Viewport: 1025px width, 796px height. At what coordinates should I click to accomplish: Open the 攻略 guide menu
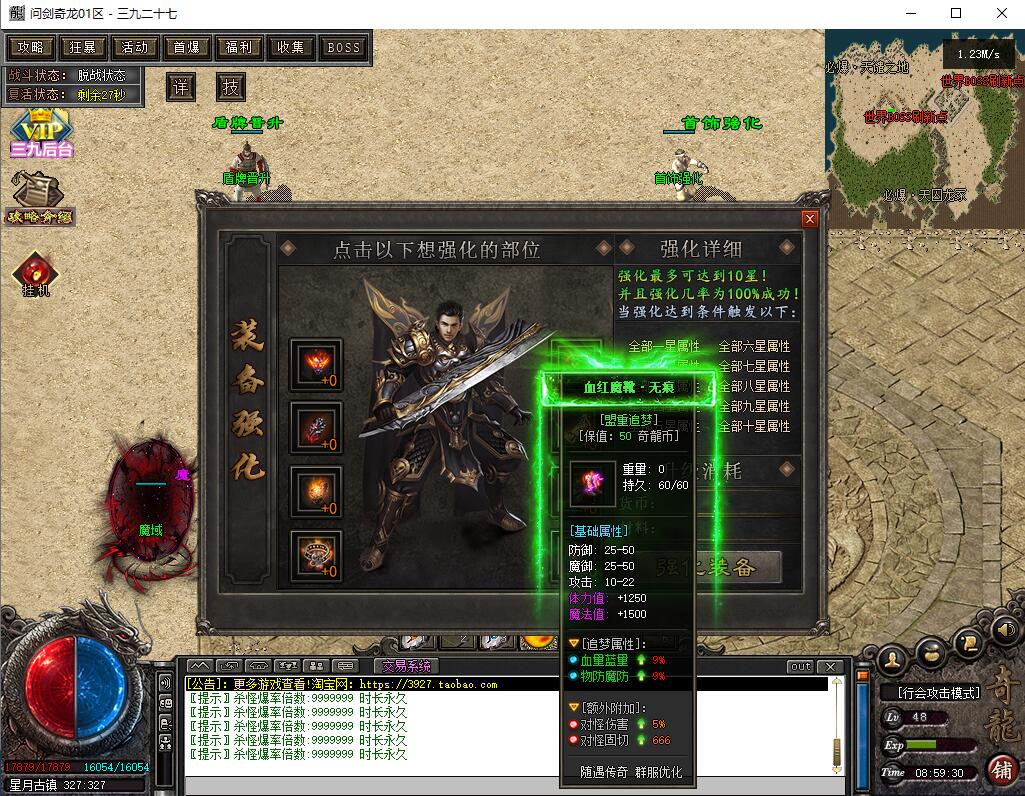click(31, 47)
